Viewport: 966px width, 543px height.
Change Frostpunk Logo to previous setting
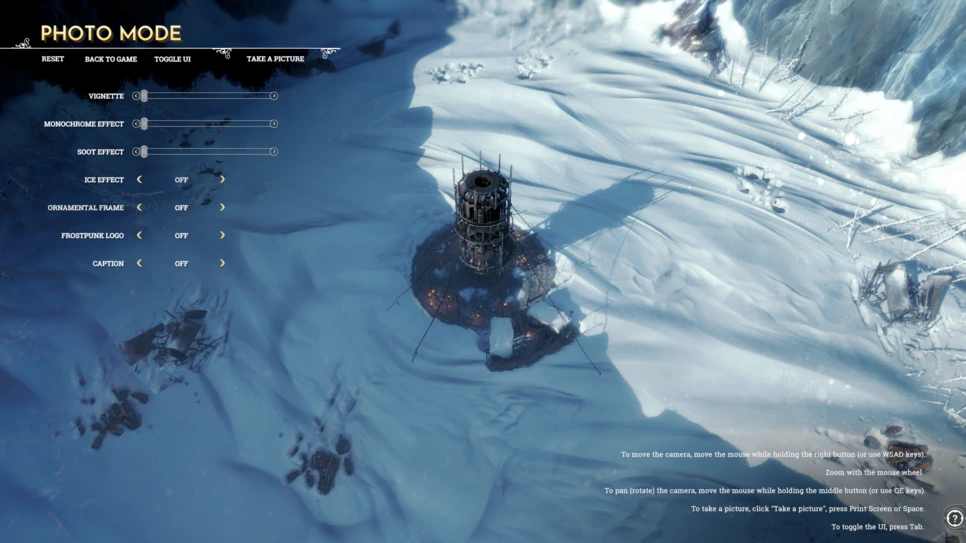pos(139,236)
